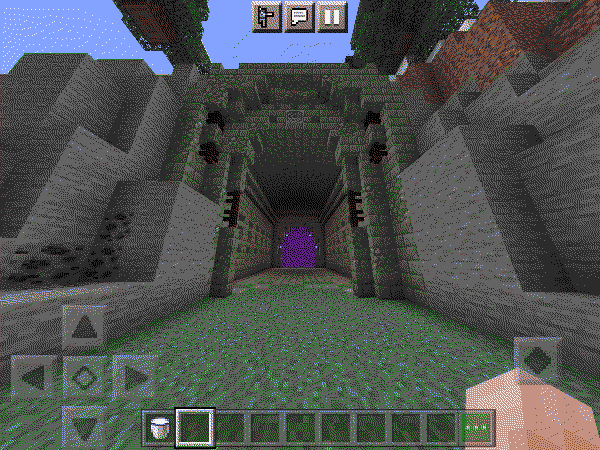The width and height of the screenshot is (600, 450).
Task: Toggle sneak with the center diamond button
Action: pyautogui.click(x=85, y=378)
